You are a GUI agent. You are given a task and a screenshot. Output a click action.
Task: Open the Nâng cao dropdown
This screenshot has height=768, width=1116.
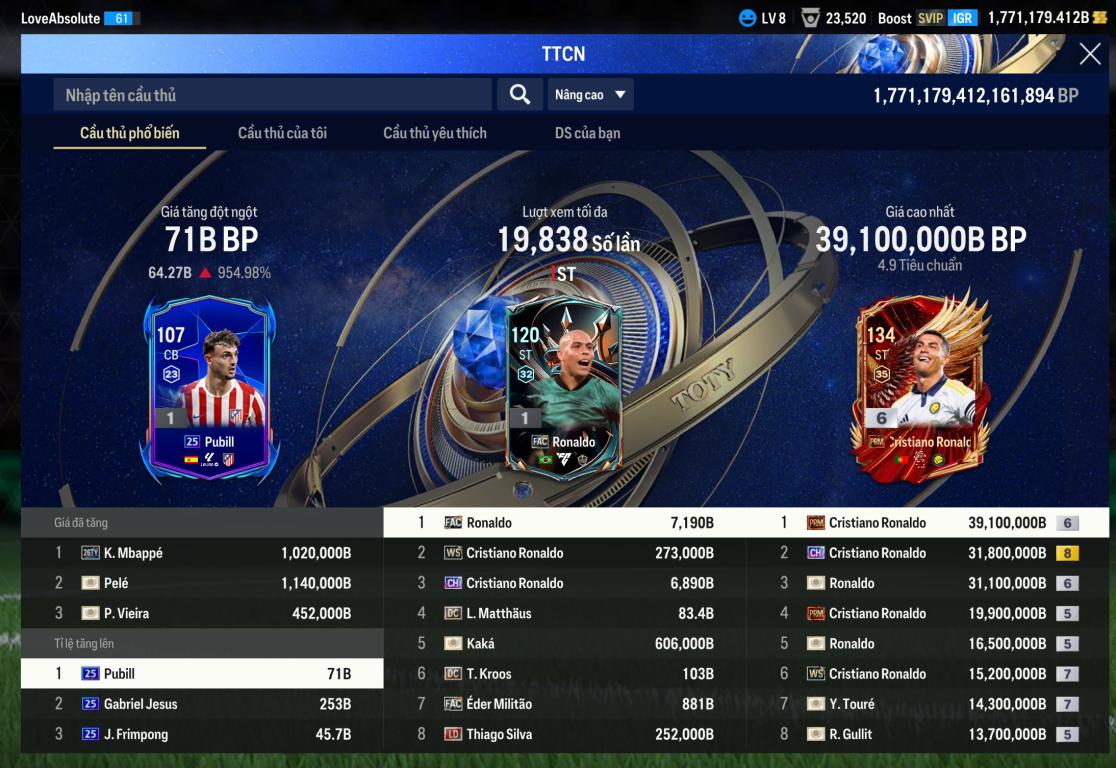pyautogui.click(x=590, y=95)
